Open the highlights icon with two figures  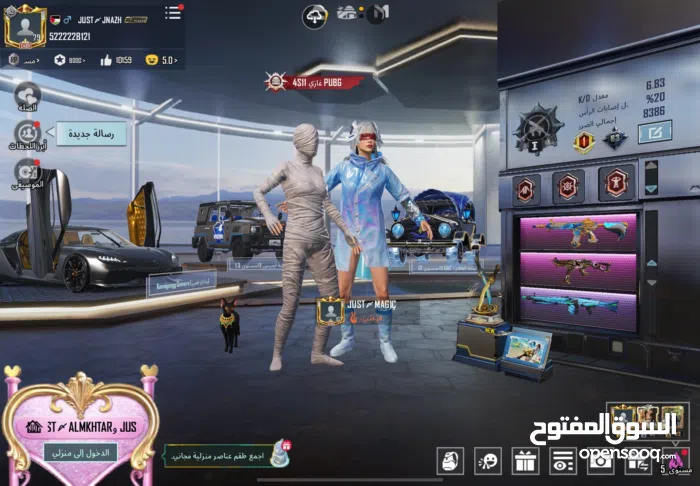click(26, 132)
